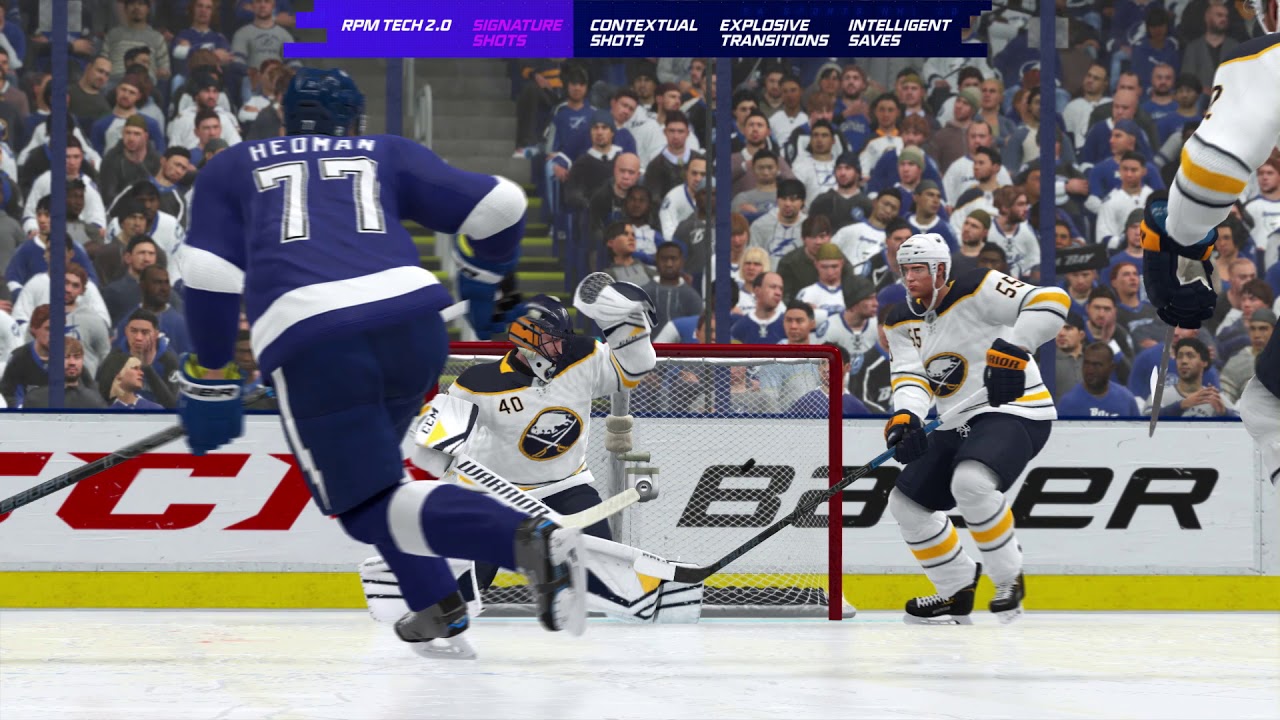This screenshot has height=720, width=1280.
Task: Select the RPM Tech 2.0 tab
Action: (396, 26)
